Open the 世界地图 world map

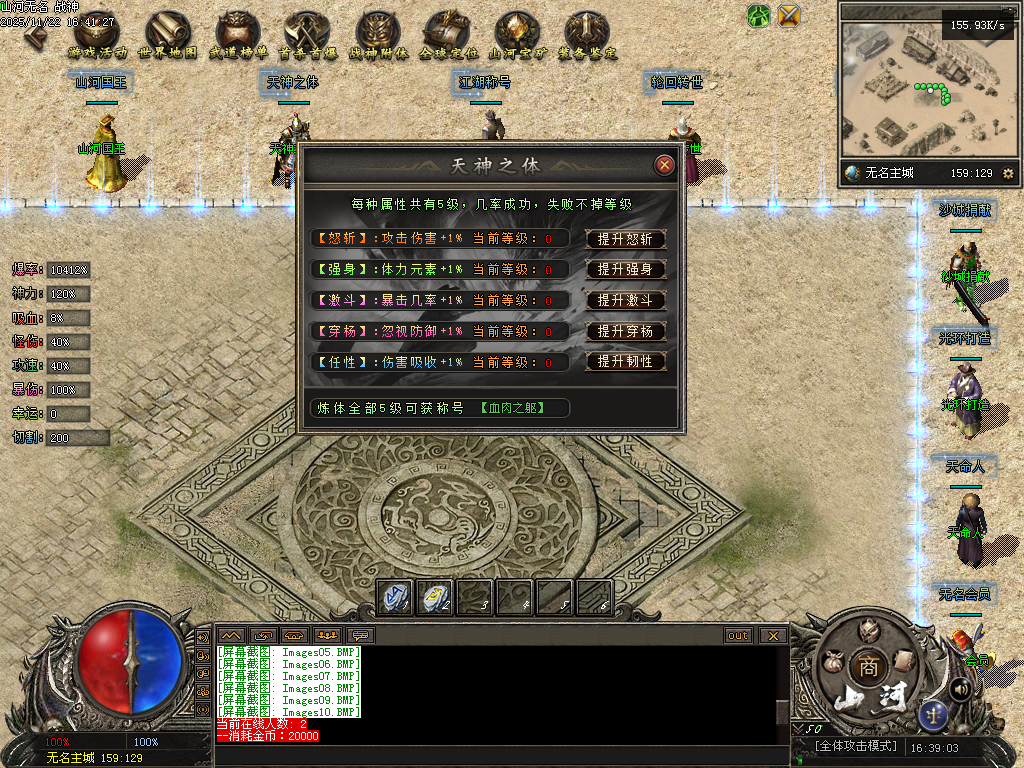pyautogui.click(x=167, y=36)
